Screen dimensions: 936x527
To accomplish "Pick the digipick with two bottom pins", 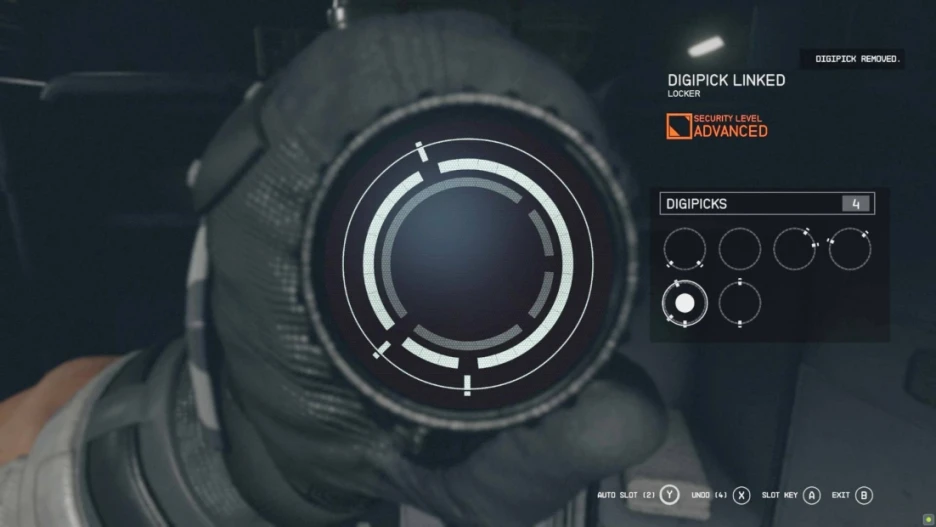I will [x=685, y=248].
